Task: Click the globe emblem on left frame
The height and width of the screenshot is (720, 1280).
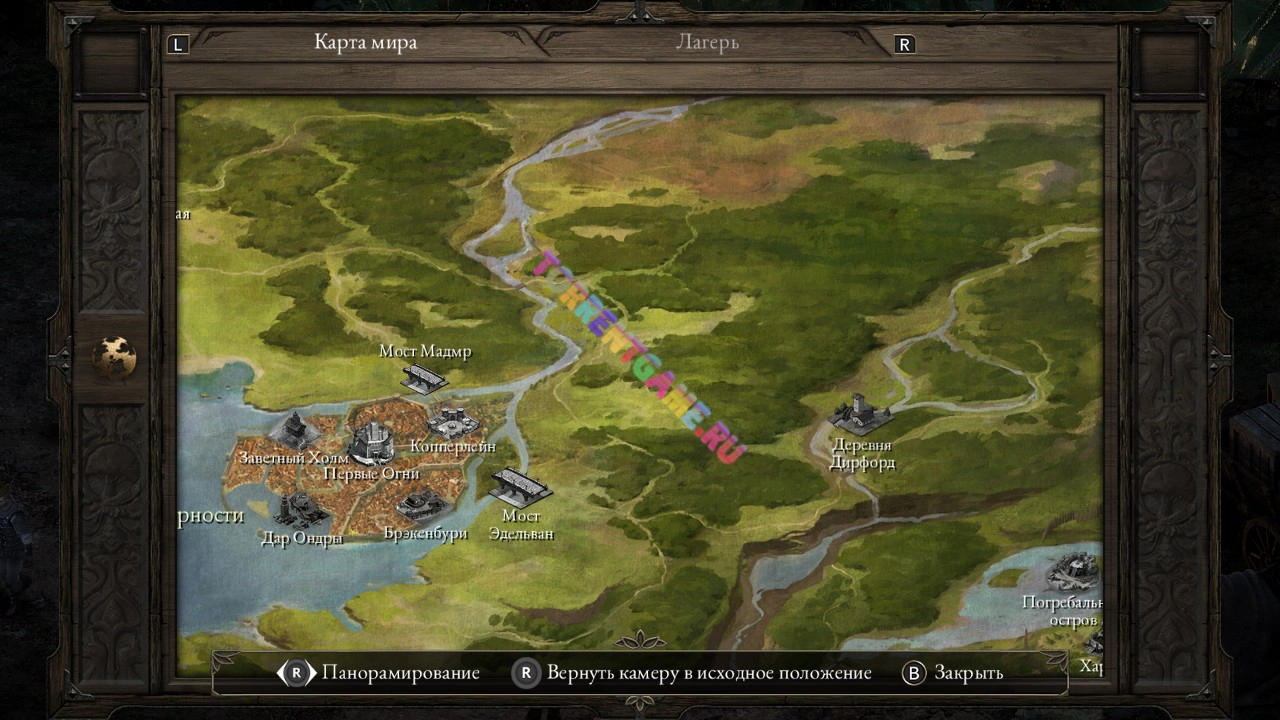Action: pos(115,357)
